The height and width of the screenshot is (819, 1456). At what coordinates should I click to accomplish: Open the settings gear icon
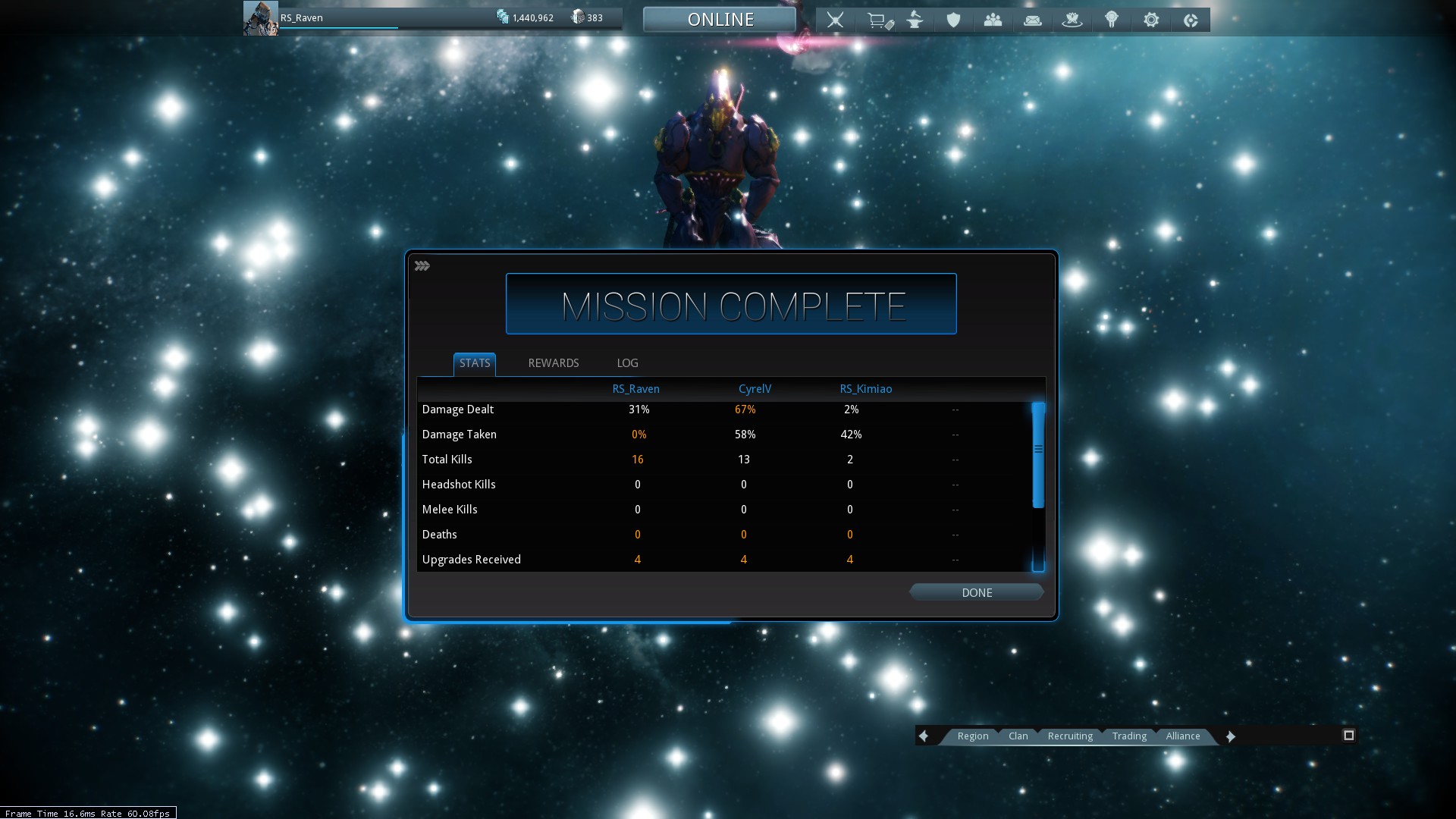coord(1151,20)
